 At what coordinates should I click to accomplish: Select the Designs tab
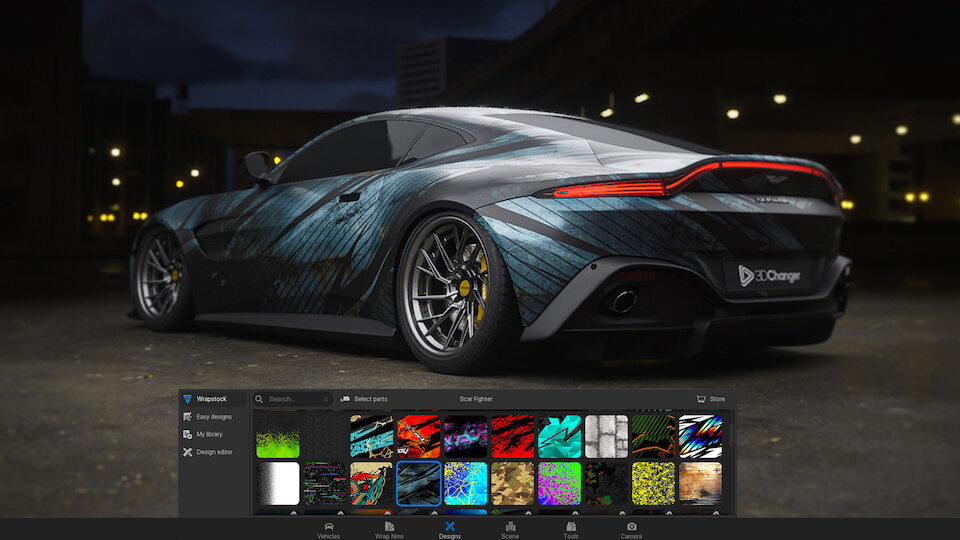449,529
